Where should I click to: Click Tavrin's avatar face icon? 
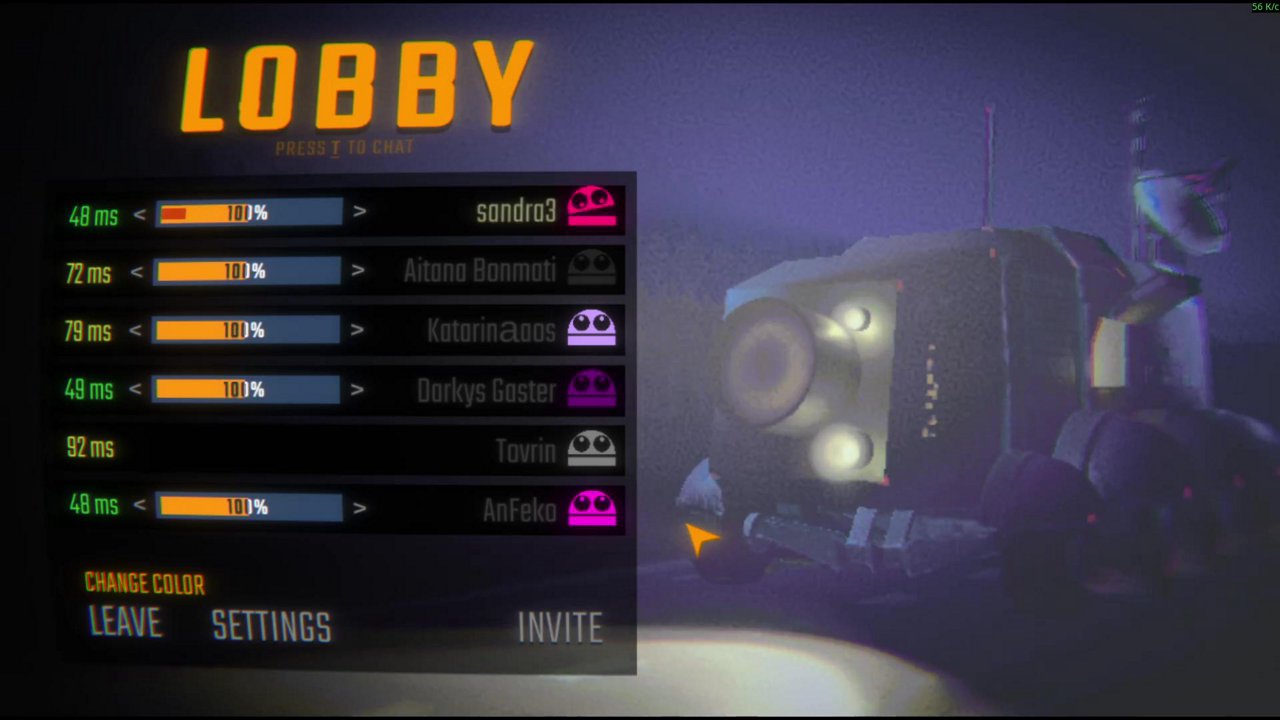pyautogui.click(x=591, y=446)
